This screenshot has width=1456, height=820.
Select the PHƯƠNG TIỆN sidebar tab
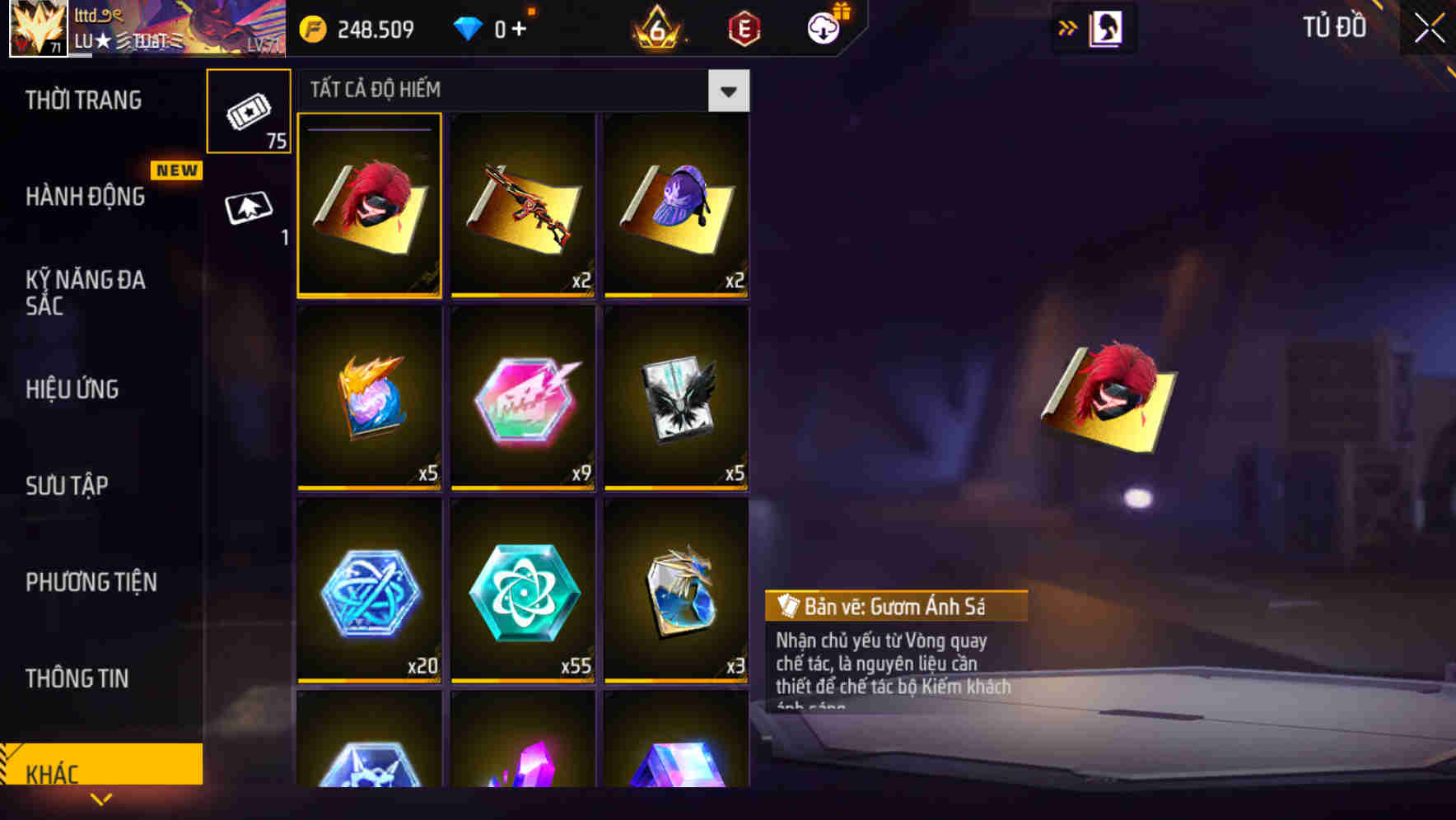tap(91, 582)
